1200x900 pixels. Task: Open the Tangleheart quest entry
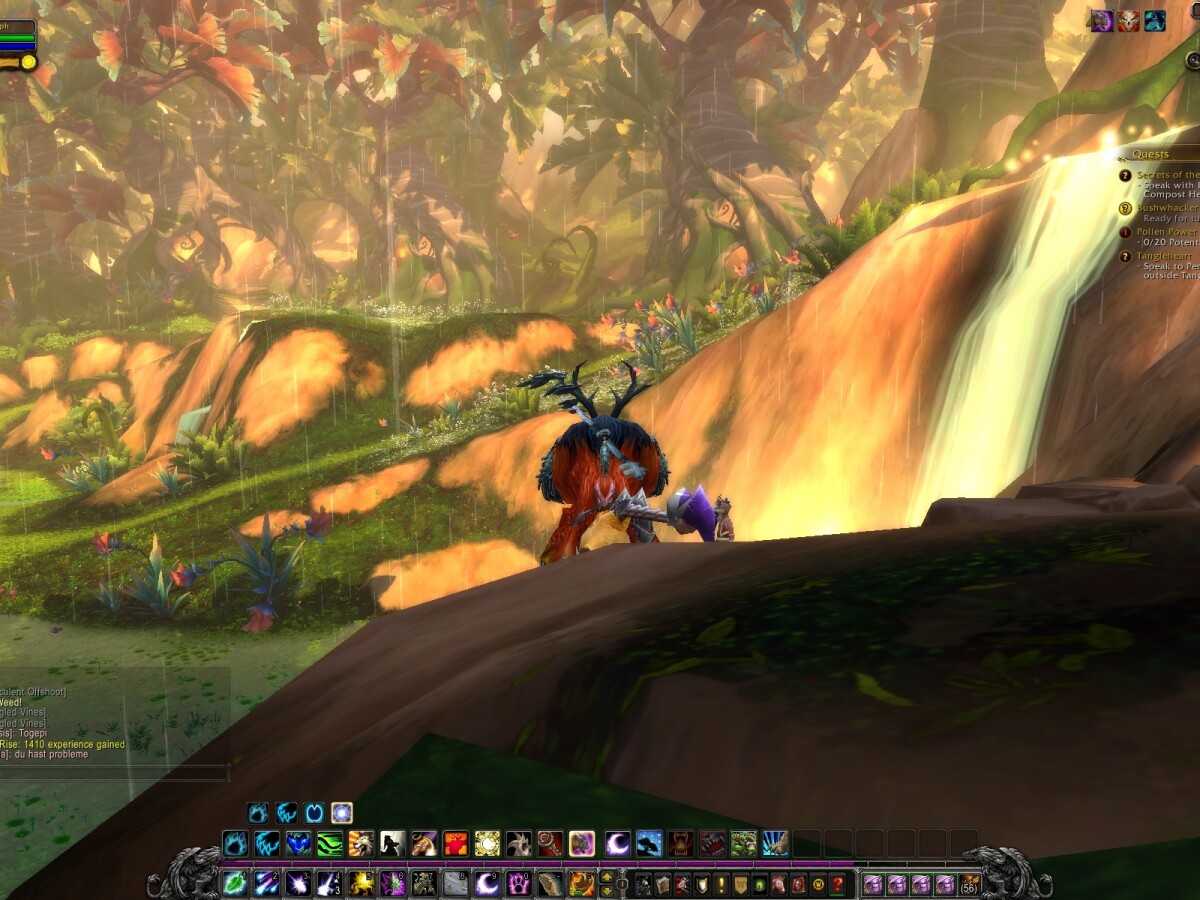pos(1165,256)
